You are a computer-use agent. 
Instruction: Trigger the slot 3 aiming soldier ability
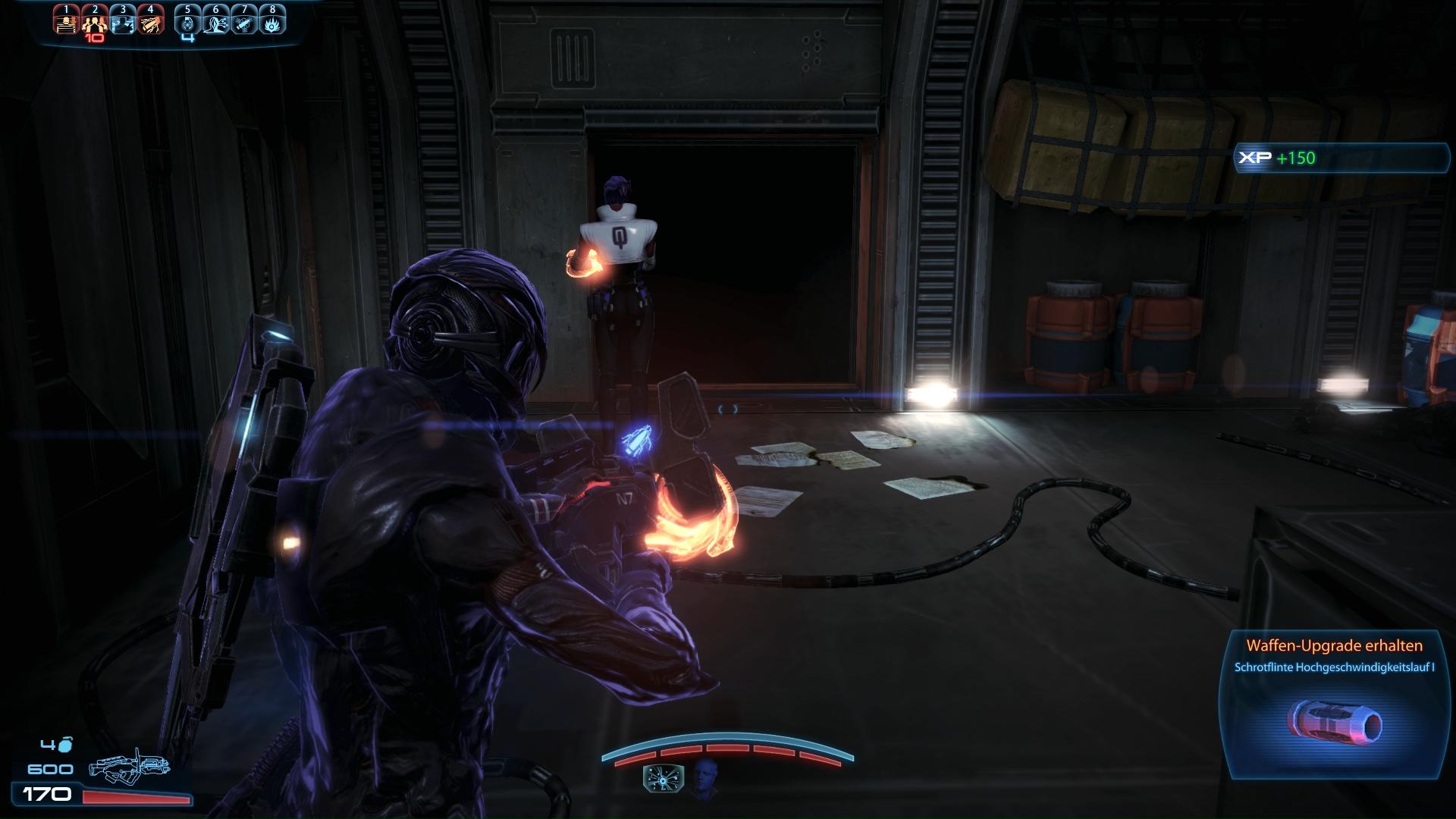click(x=123, y=24)
